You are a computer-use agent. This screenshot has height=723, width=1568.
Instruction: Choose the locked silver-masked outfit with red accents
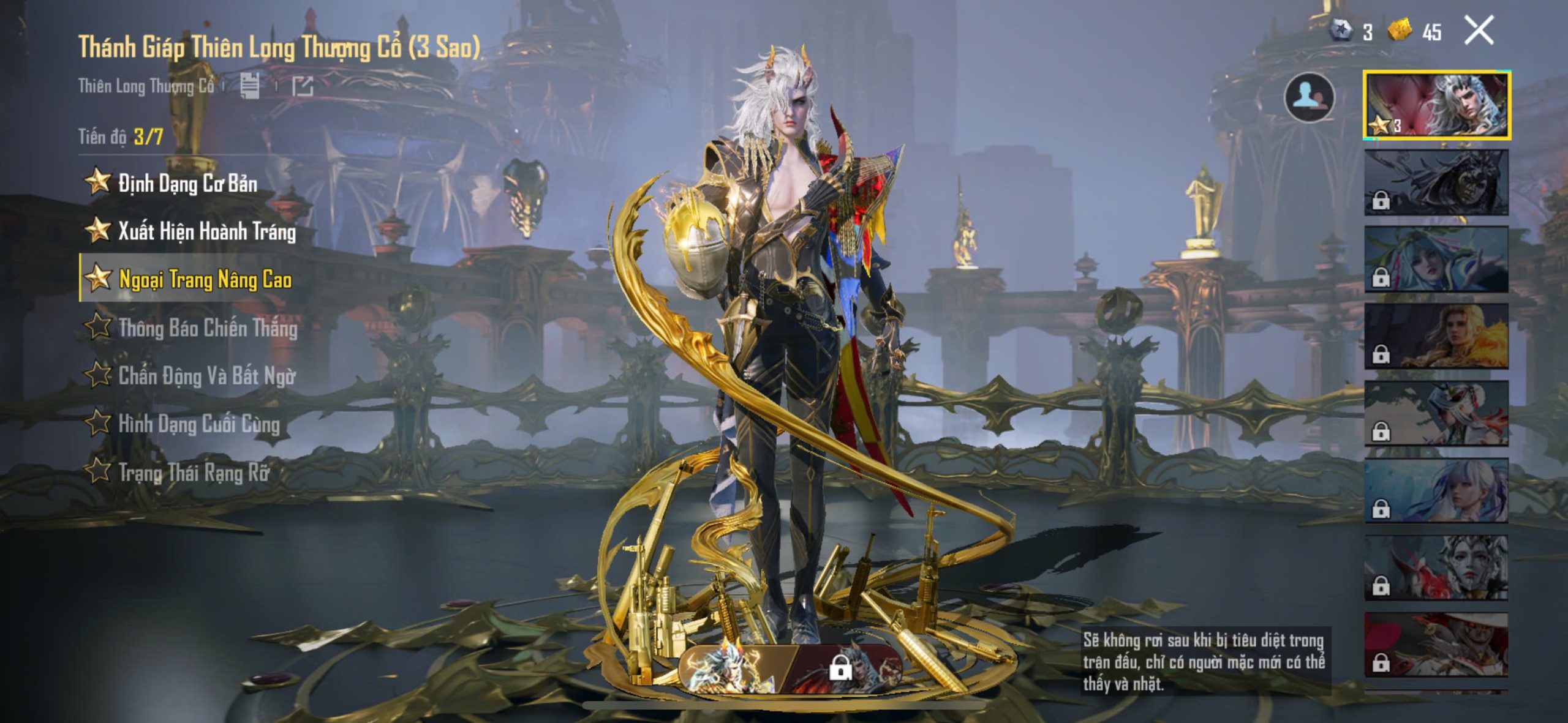(x=1436, y=568)
